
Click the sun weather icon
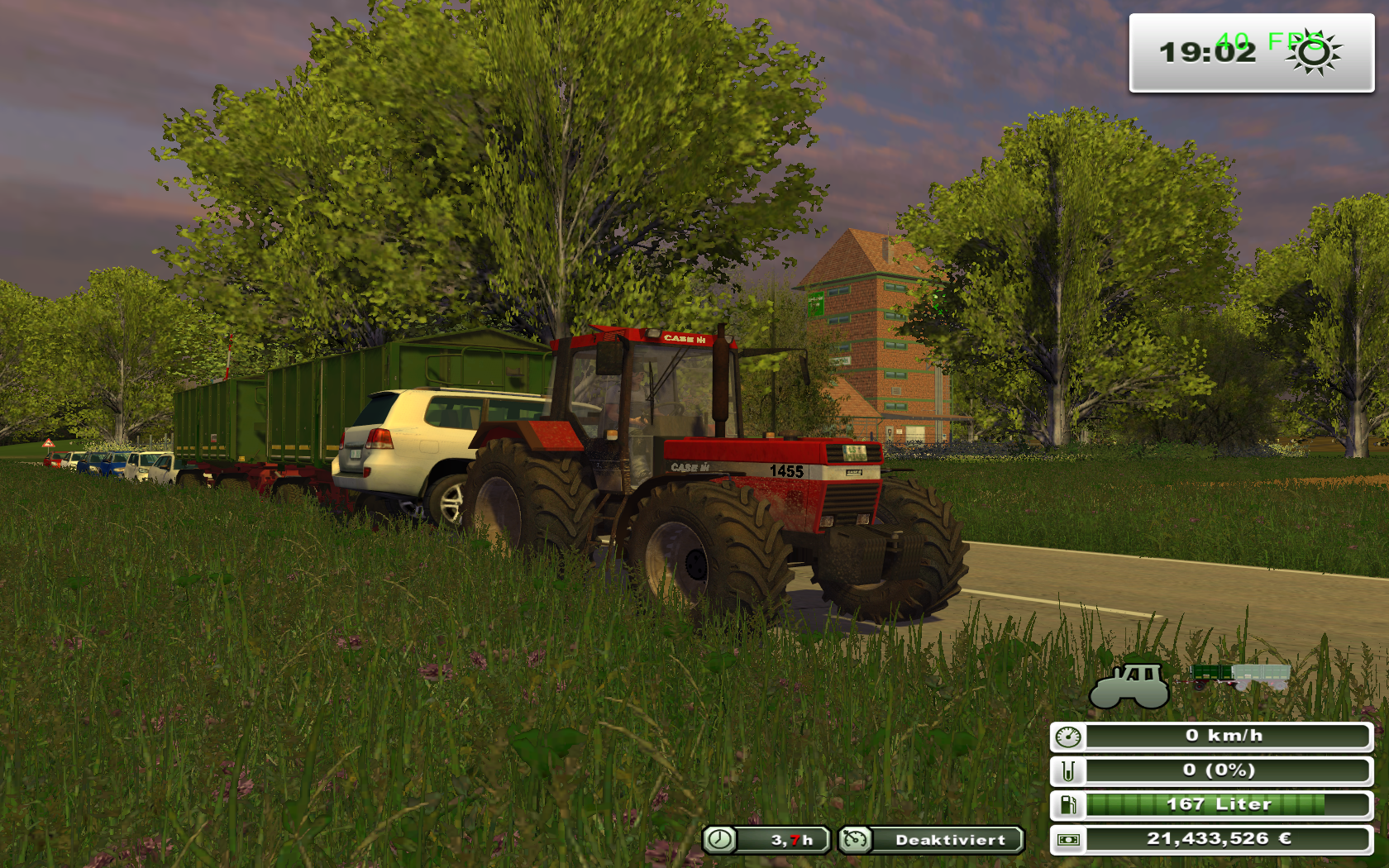click(x=1314, y=53)
